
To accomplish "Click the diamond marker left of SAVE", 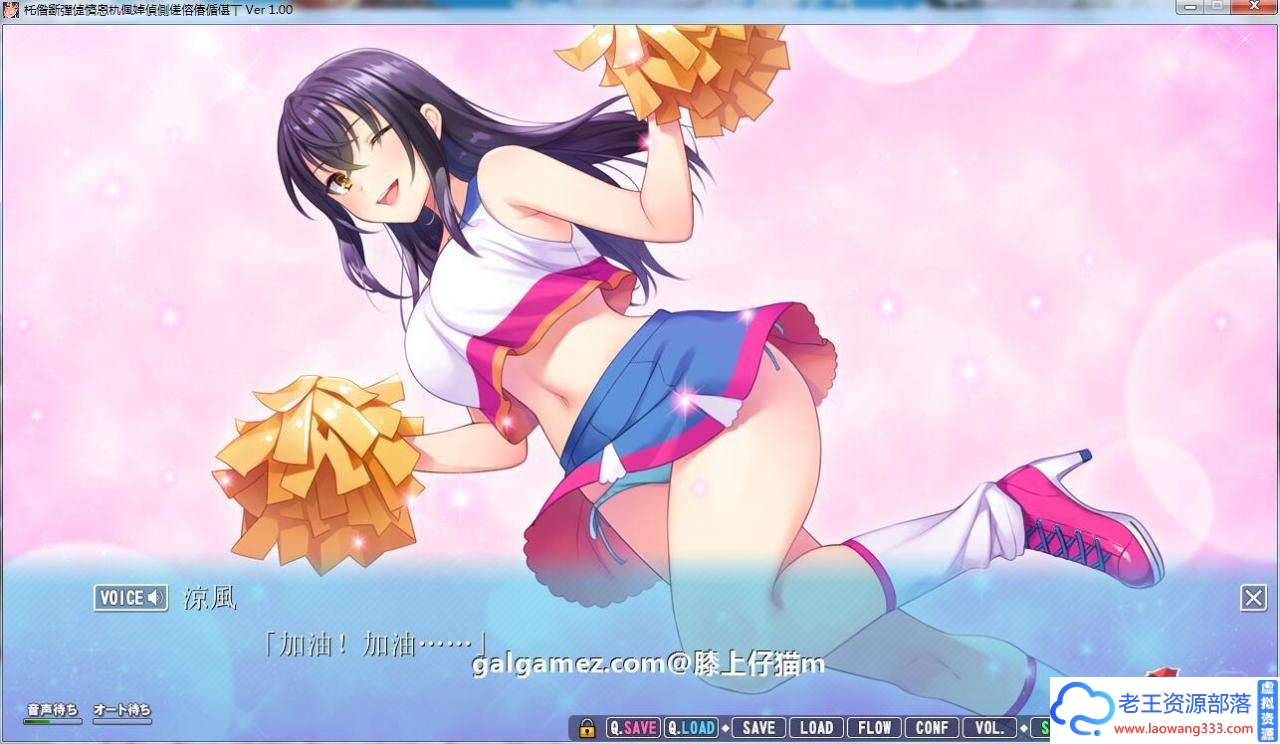I will pos(723,727).
